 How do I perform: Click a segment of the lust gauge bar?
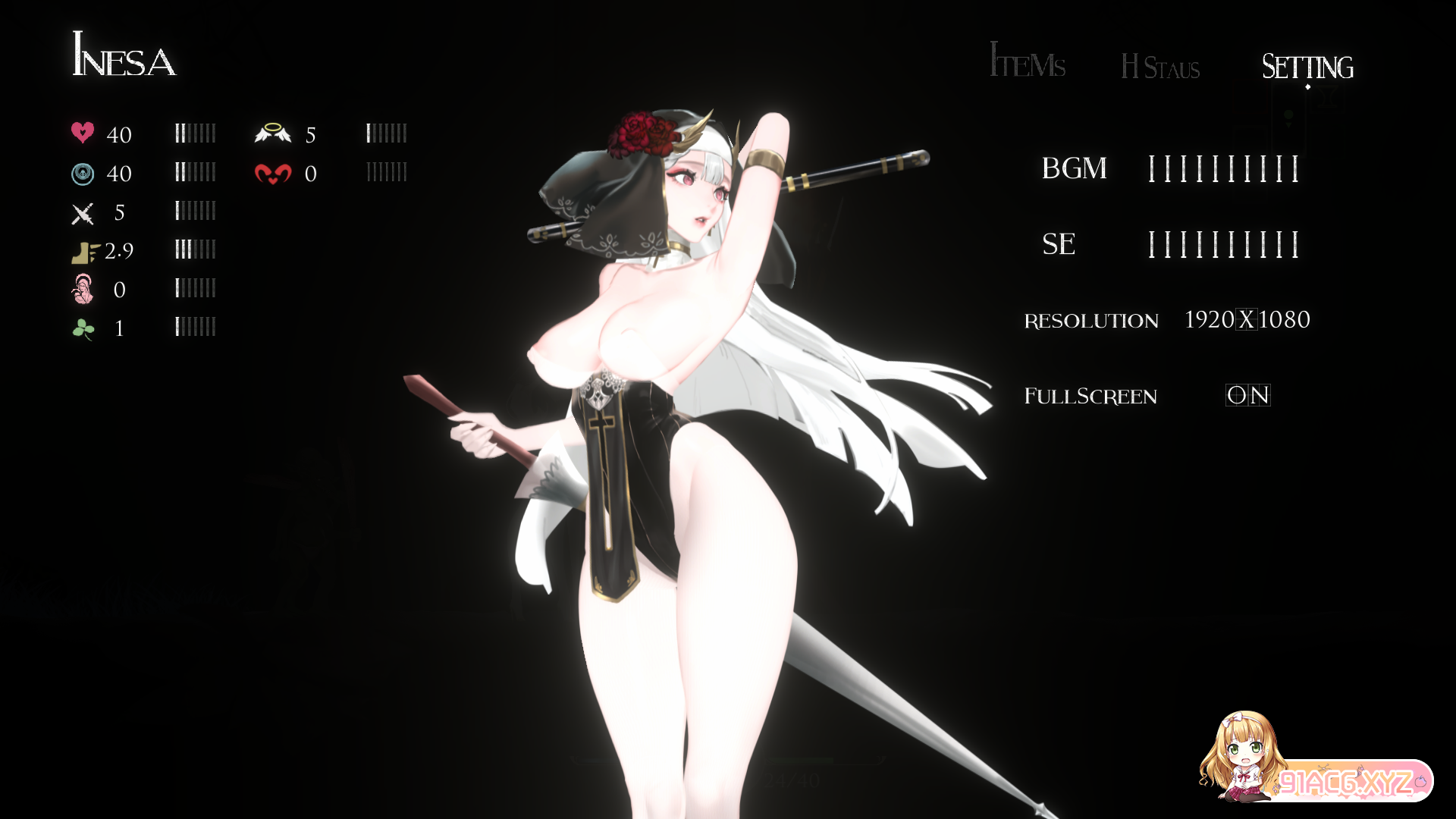387,172
